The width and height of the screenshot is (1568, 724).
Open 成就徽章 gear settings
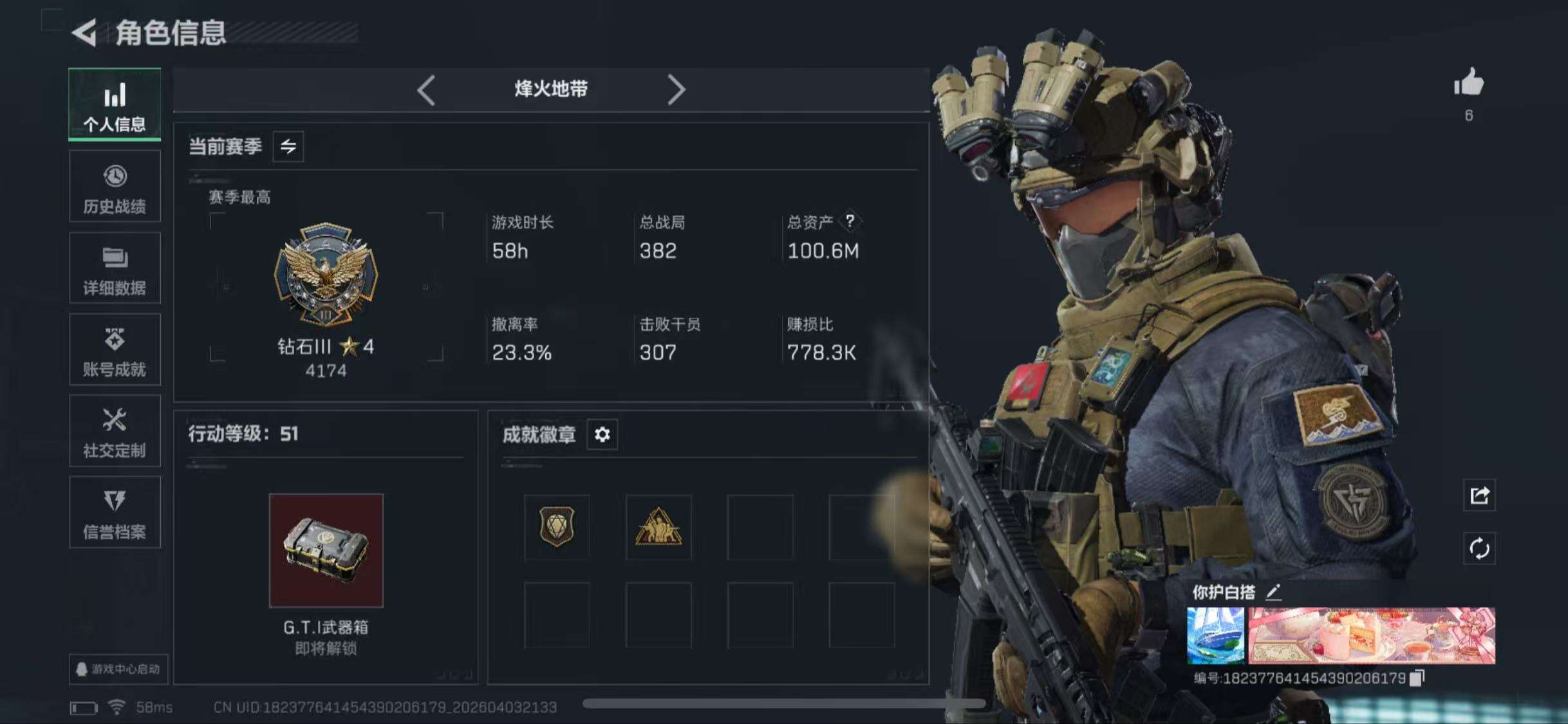pyautogui.click(x=602, y=435)
